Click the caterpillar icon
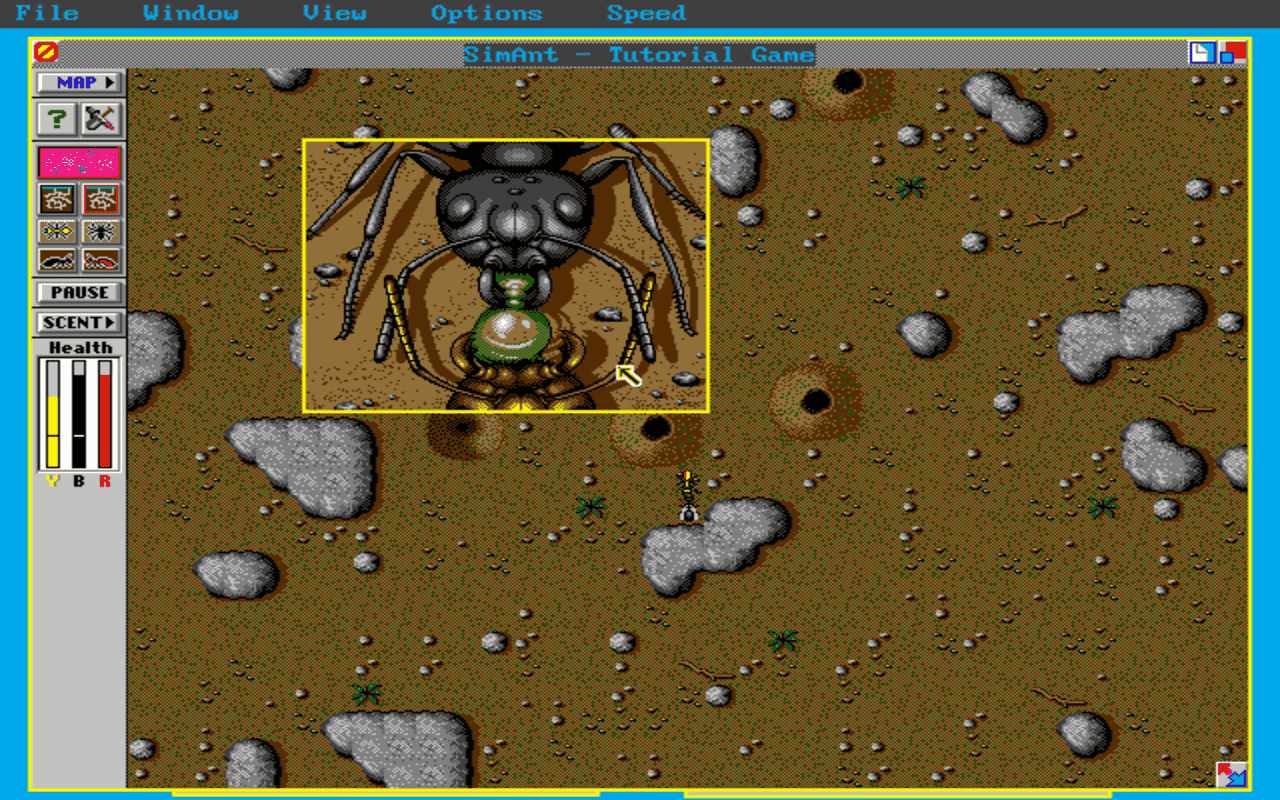The height and width of the screenshot is (800, 1280). pyautogui.click(x=57, y=261)
